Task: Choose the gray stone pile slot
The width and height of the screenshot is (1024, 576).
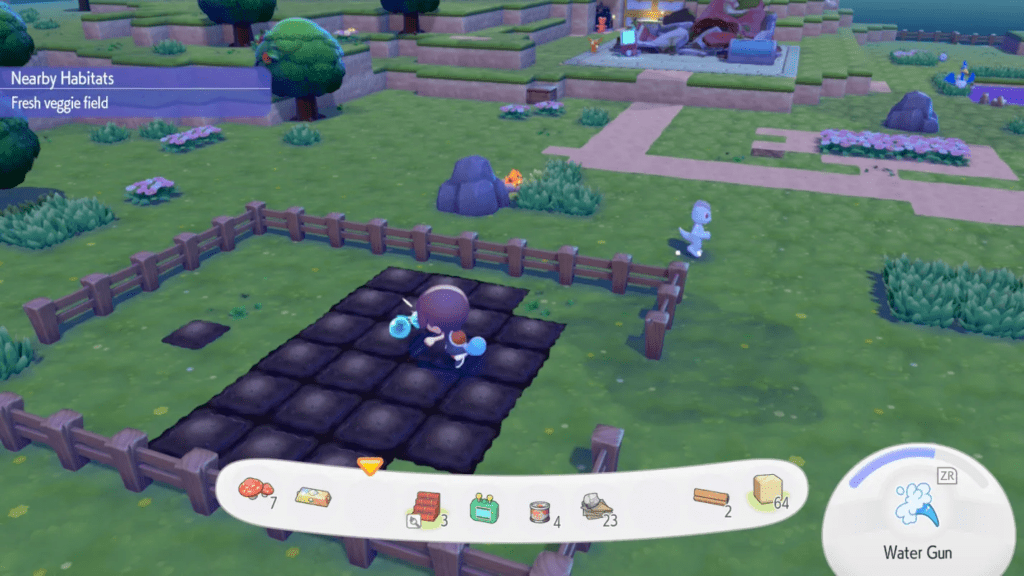Action: point(597,507)
